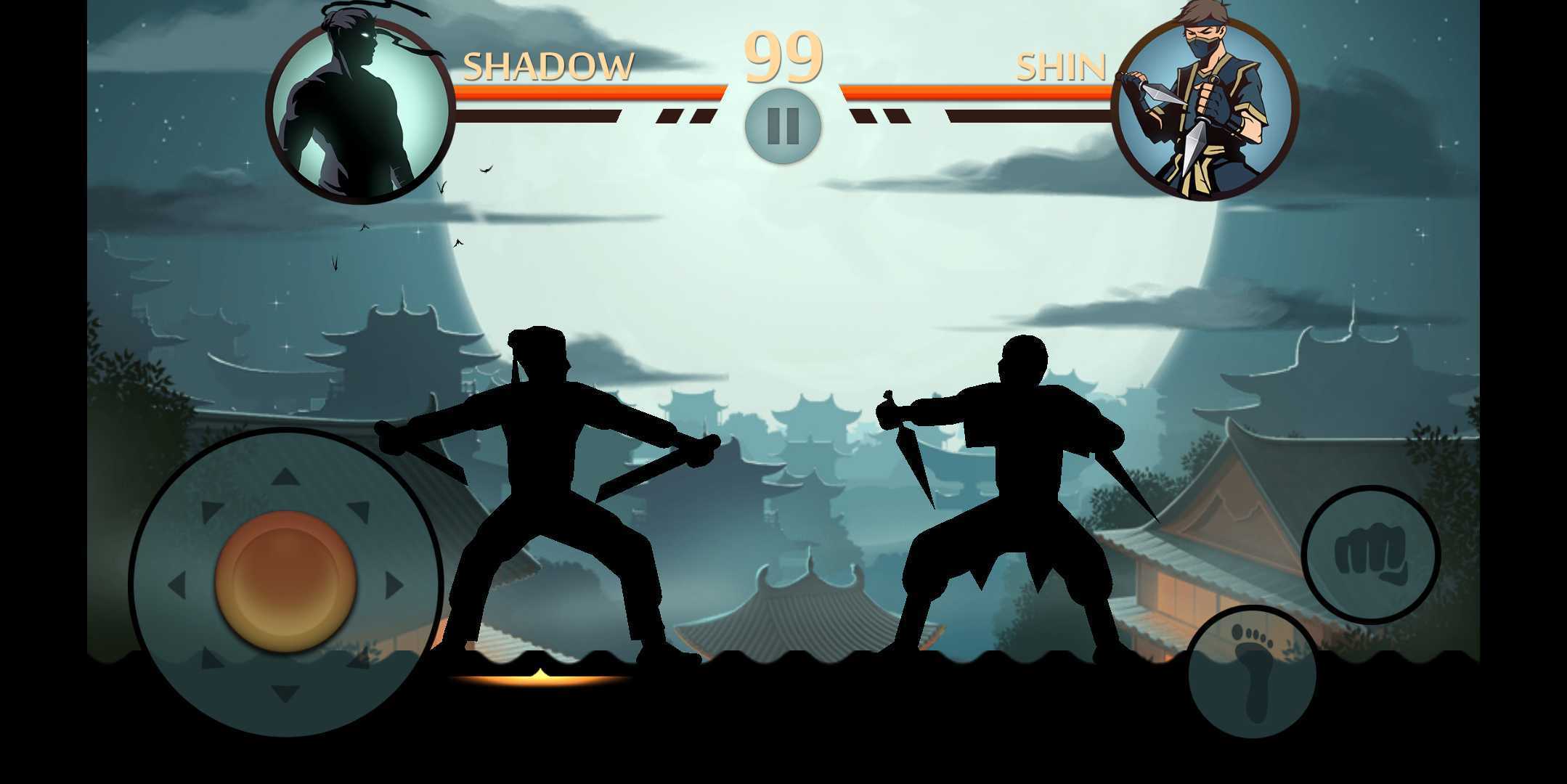Tap the fist punch attack button
Screen dimensions: 1567x784
1370,555
